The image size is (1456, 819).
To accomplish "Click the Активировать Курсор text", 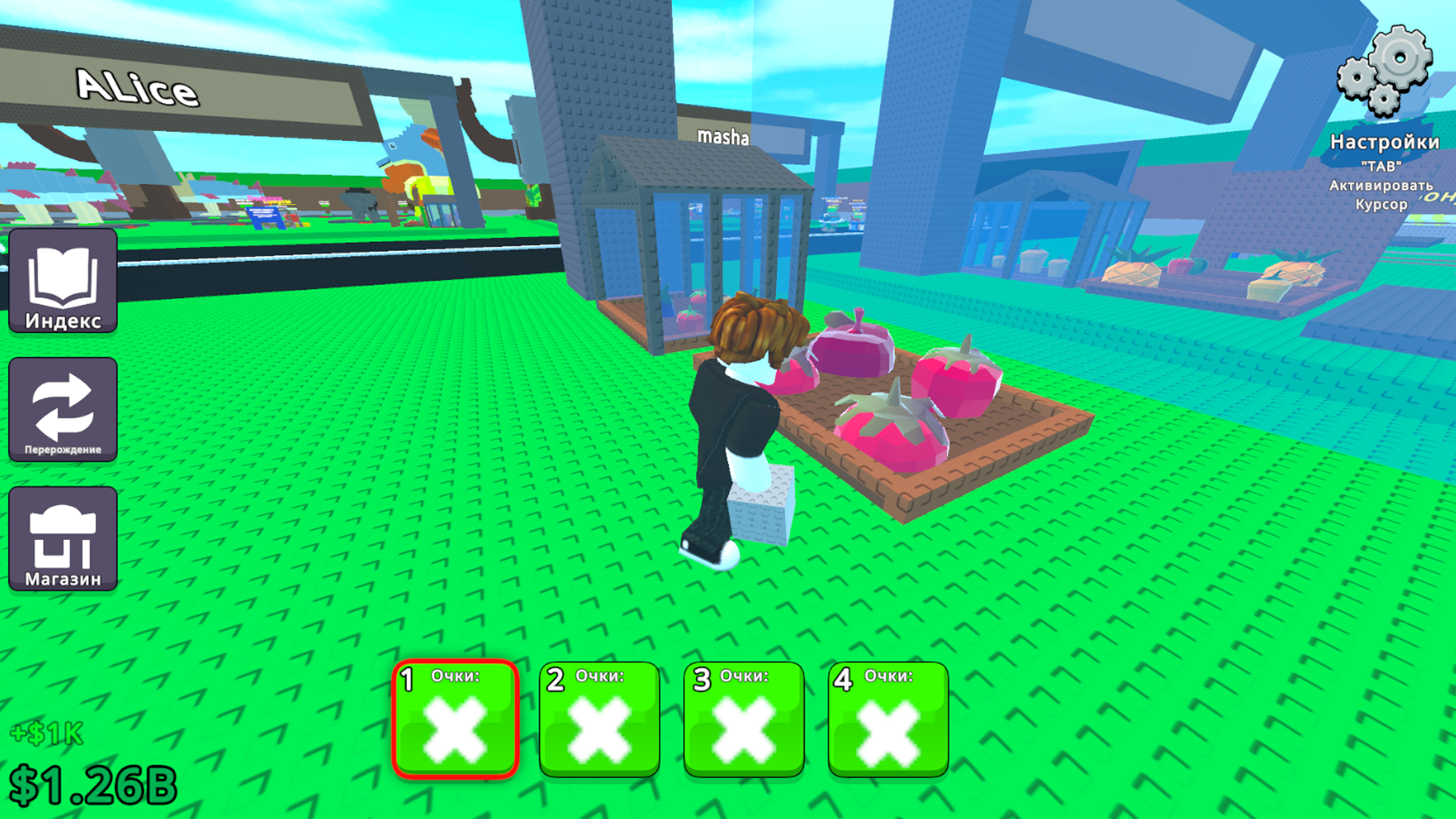I will tap(1382, 193).
